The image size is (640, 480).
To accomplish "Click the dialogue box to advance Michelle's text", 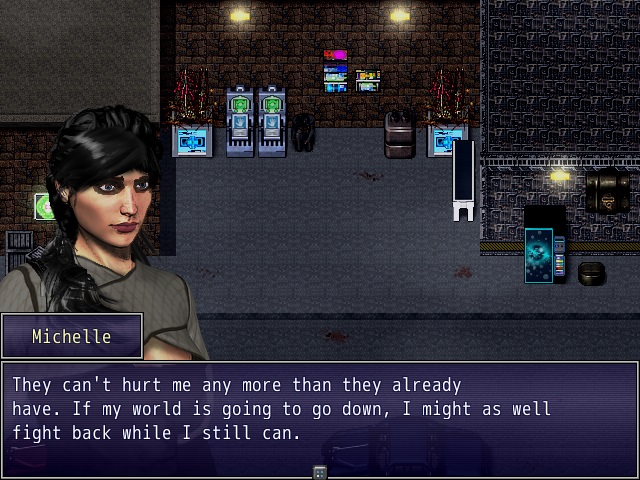I will (x=320, y=410).
